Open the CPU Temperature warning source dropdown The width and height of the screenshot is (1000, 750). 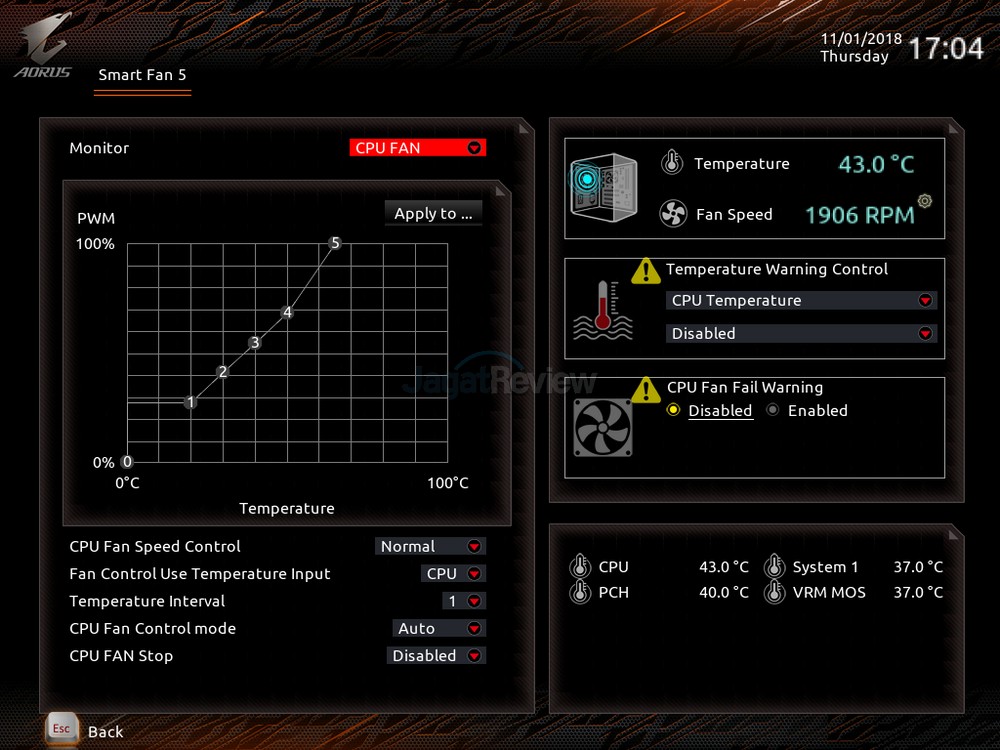(801, 300)
